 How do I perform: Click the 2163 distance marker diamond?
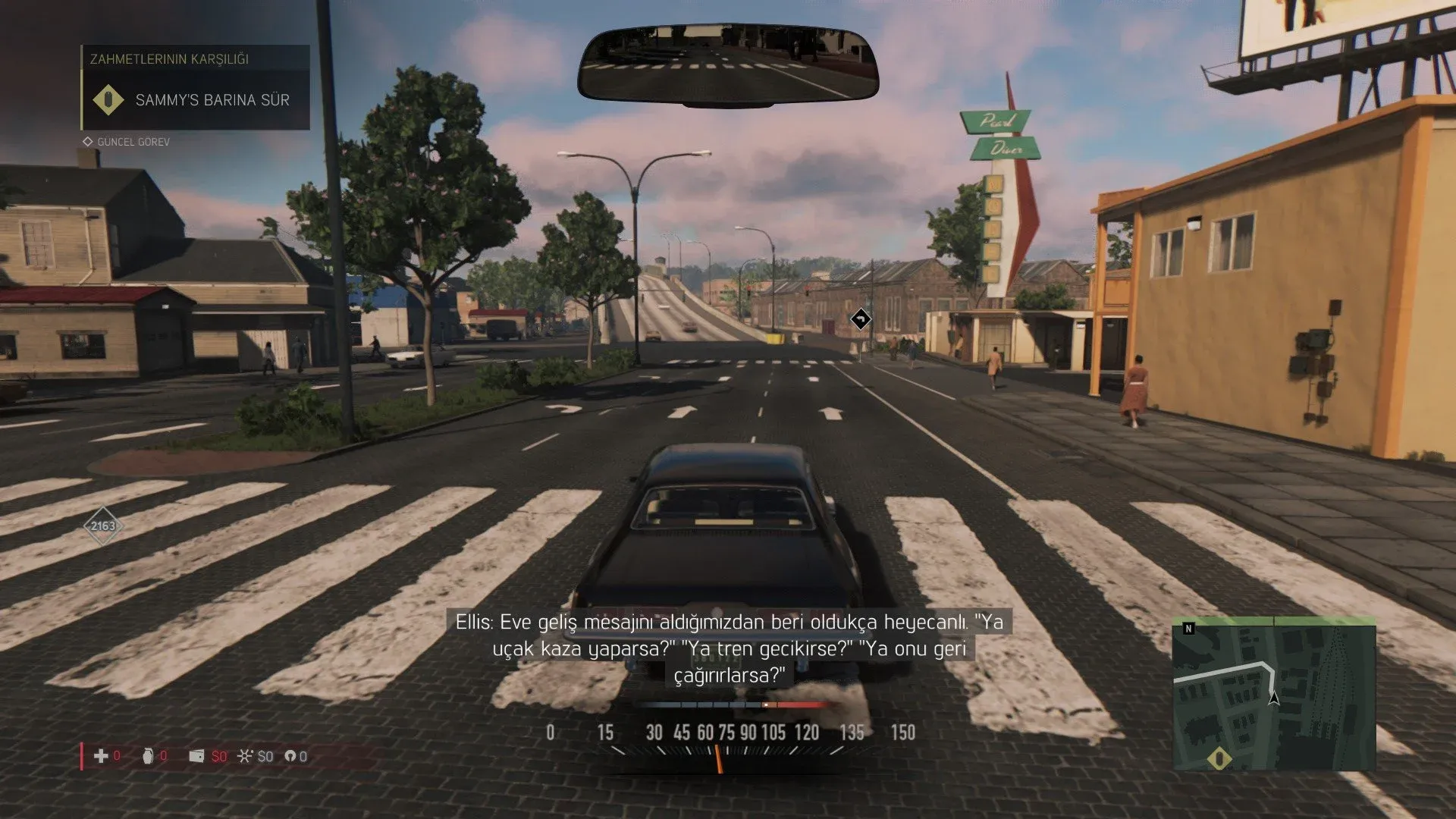click(x=103, y=526)
